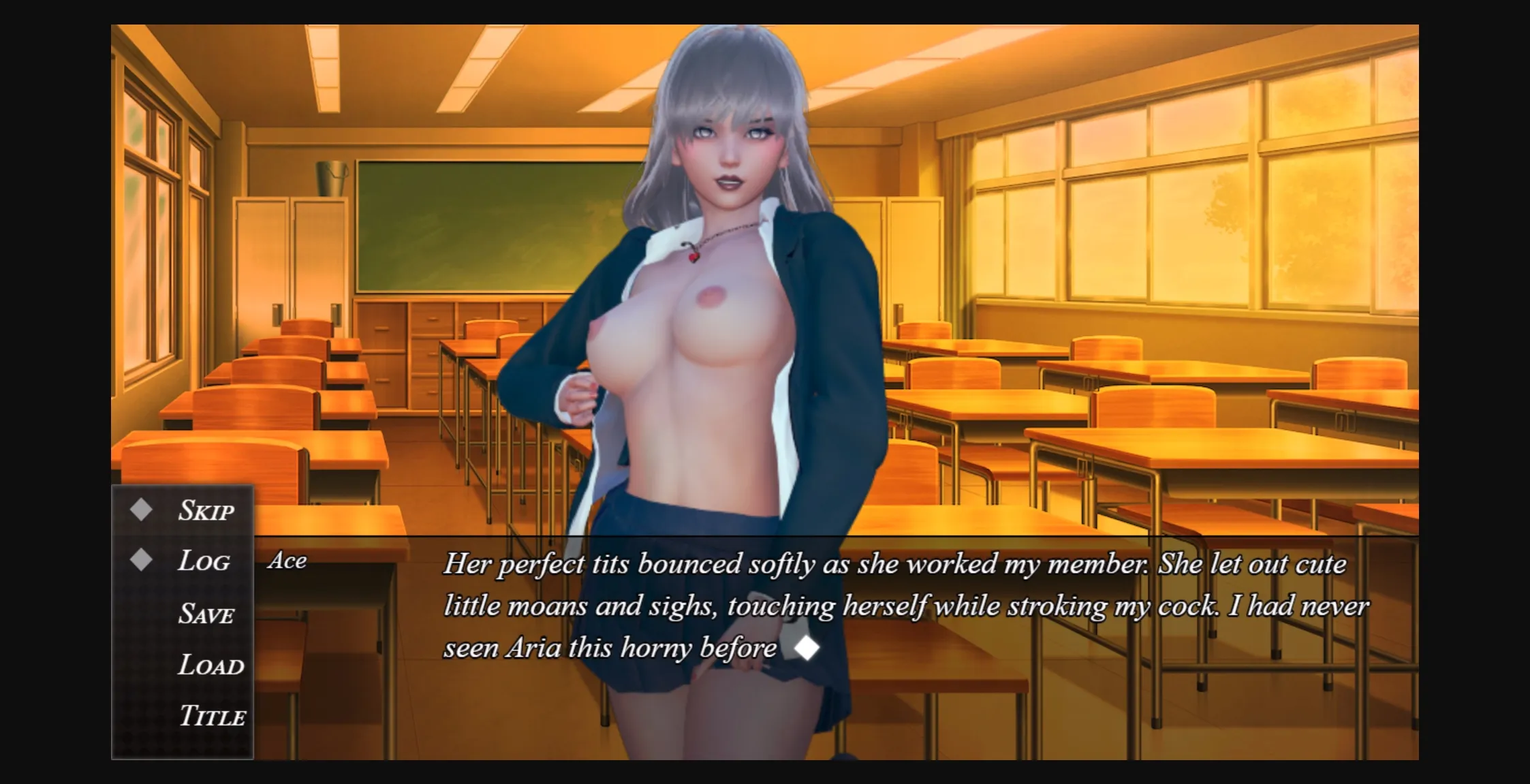Screen dimensions: 1530x784
Task: Click the Save label text
Action: (207, 613)
